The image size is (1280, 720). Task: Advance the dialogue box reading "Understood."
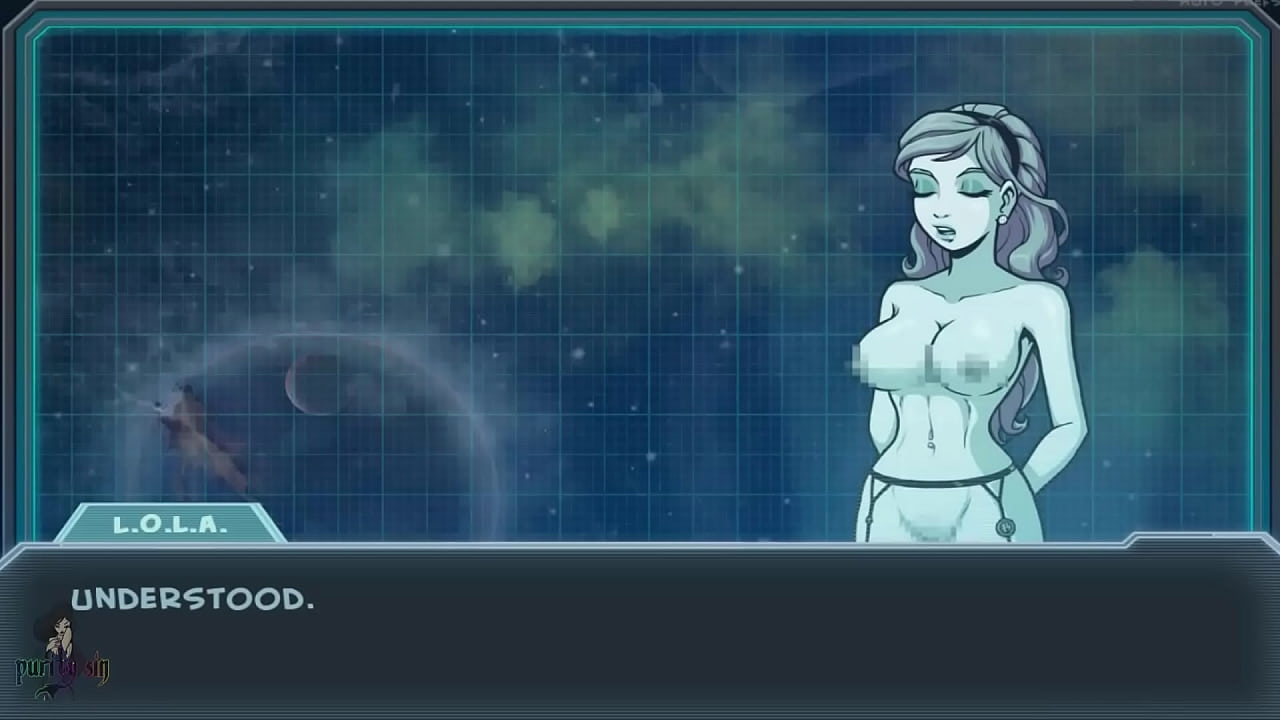coord(640,632)
